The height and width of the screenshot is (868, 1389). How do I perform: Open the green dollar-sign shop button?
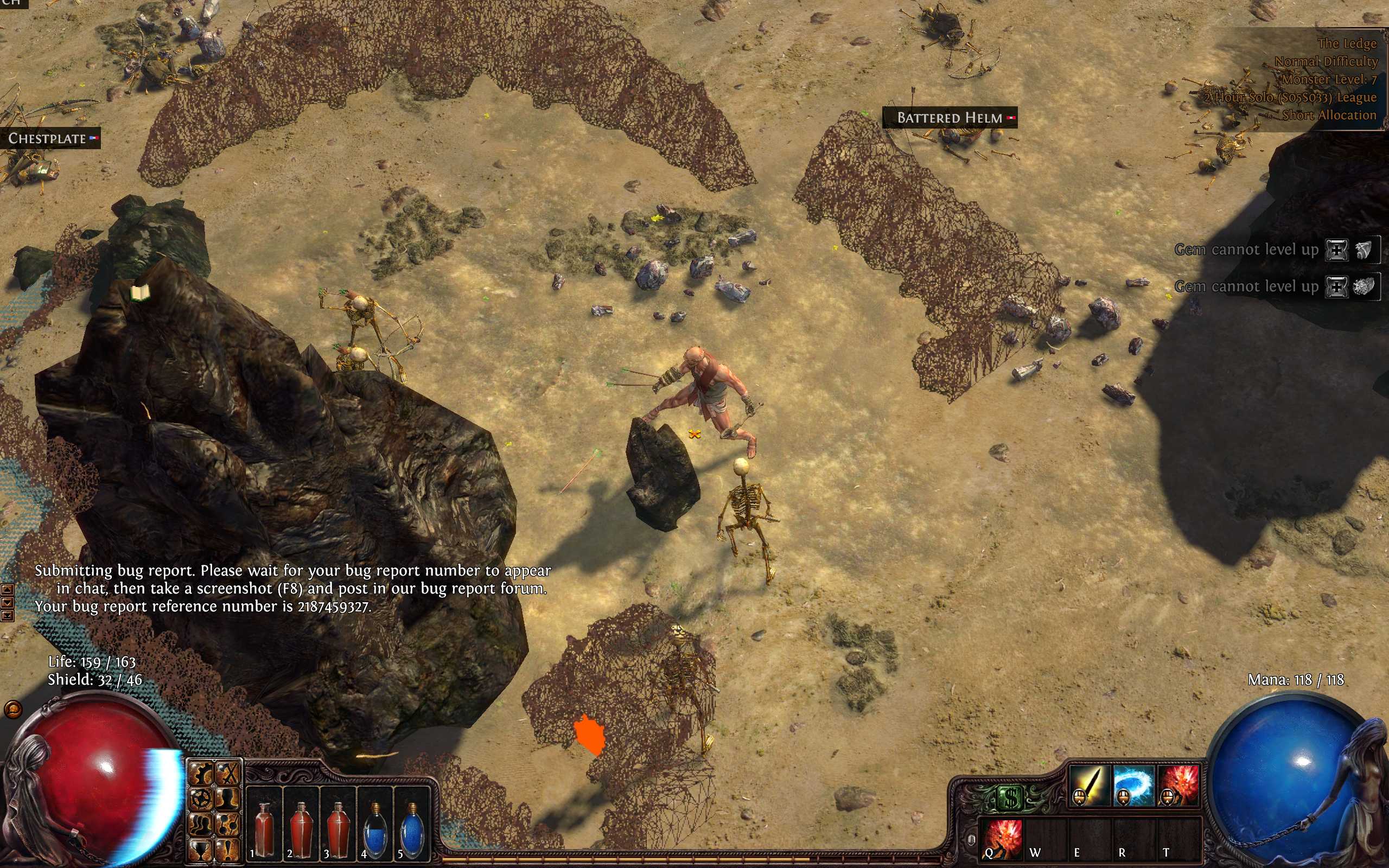tap(1010, 798)
